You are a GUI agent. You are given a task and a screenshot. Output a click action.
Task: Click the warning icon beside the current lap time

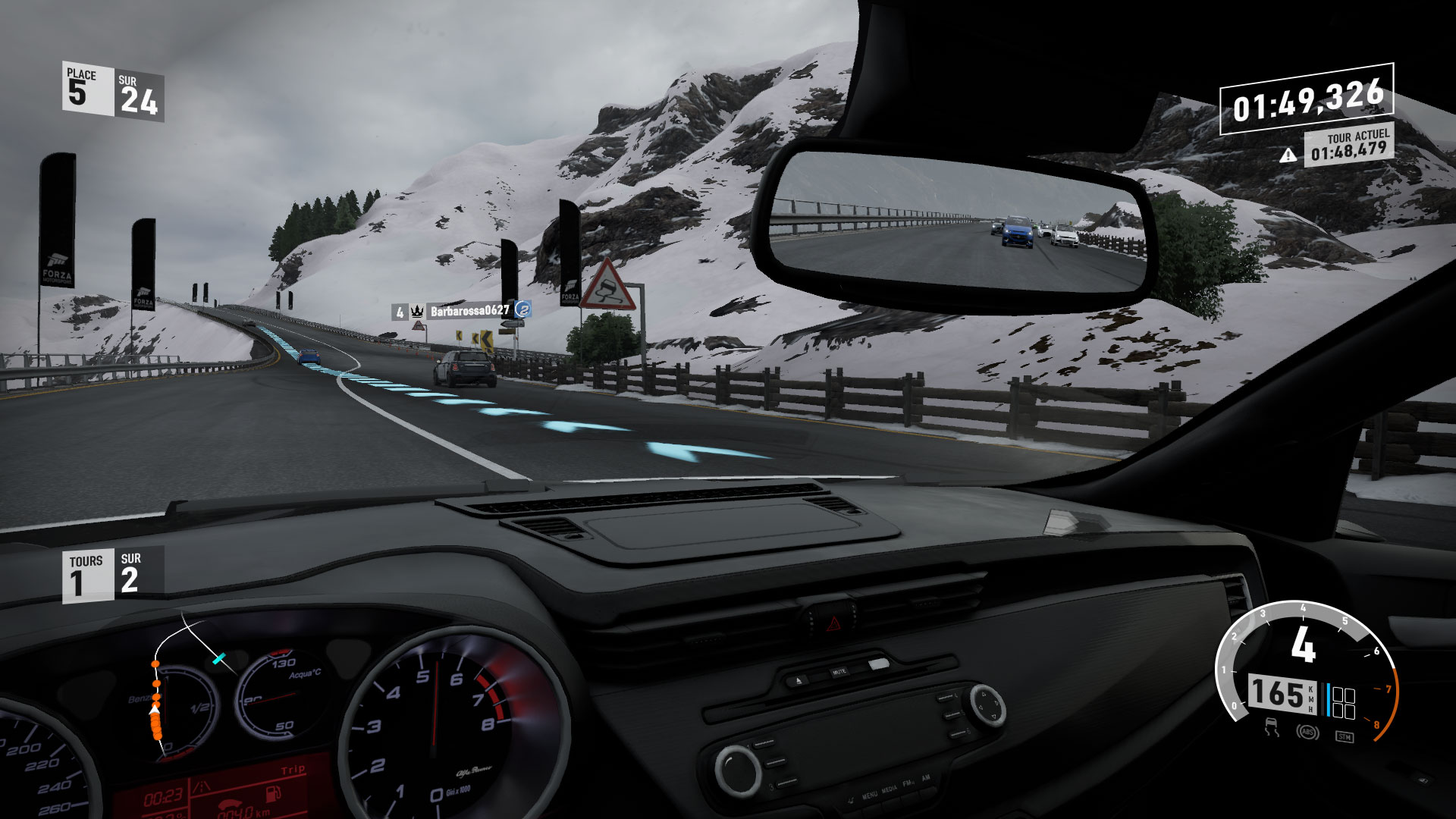click(1288, 155)
